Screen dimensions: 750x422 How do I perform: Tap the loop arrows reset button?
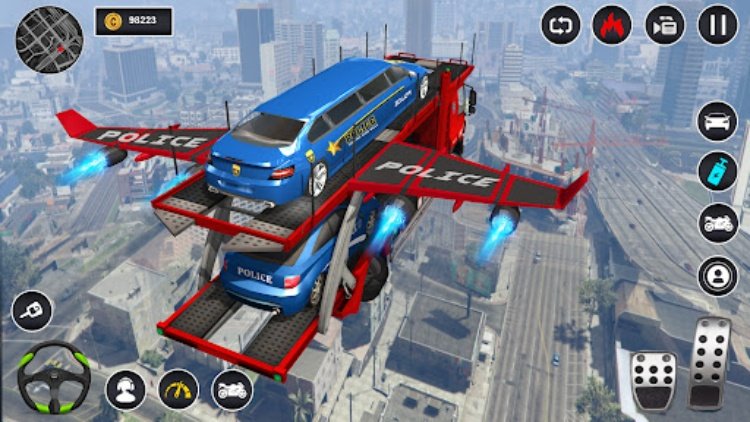click(x=560, y=25)
